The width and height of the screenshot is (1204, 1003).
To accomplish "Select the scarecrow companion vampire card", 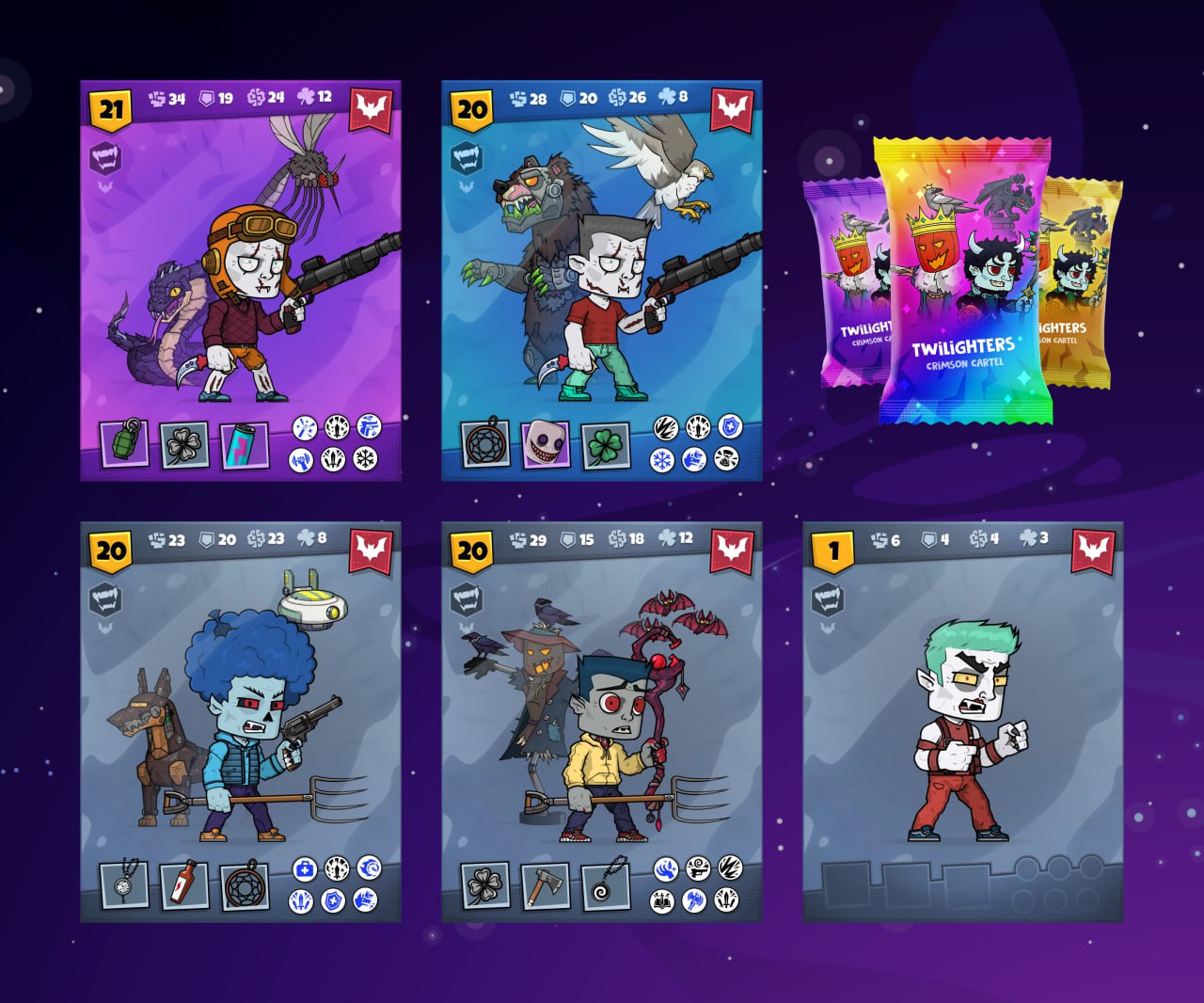I will point(601,722).
